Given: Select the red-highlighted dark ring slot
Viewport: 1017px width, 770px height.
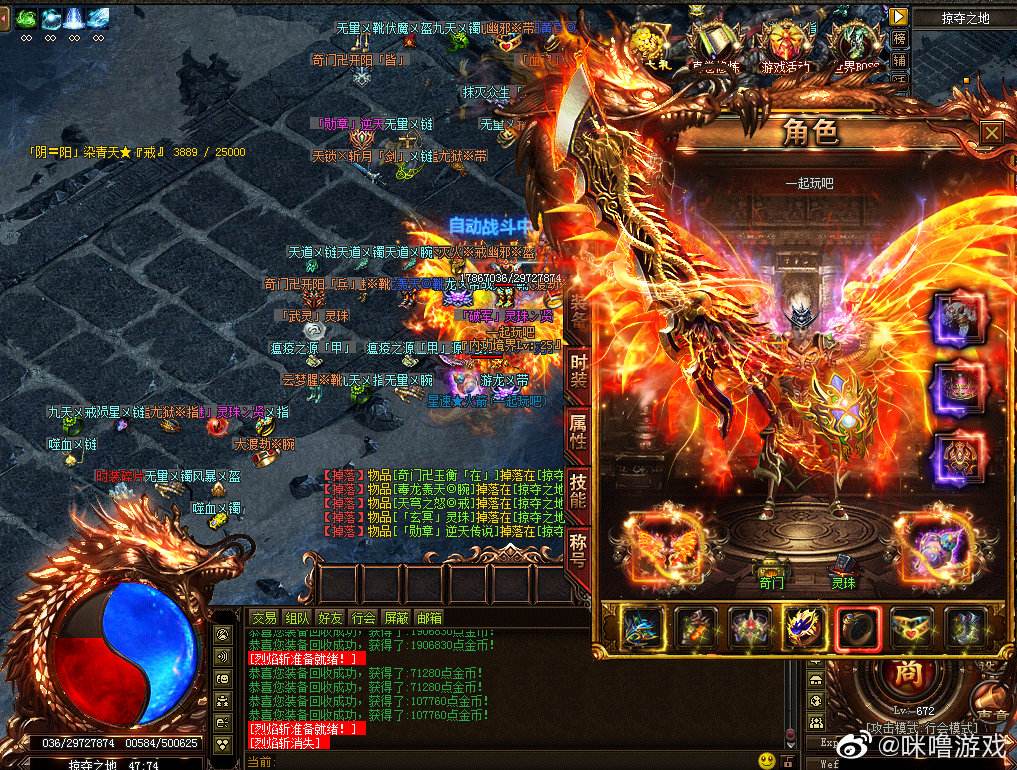Looking at the screenshot, I should pyautogui.click(x=857, y=628).
